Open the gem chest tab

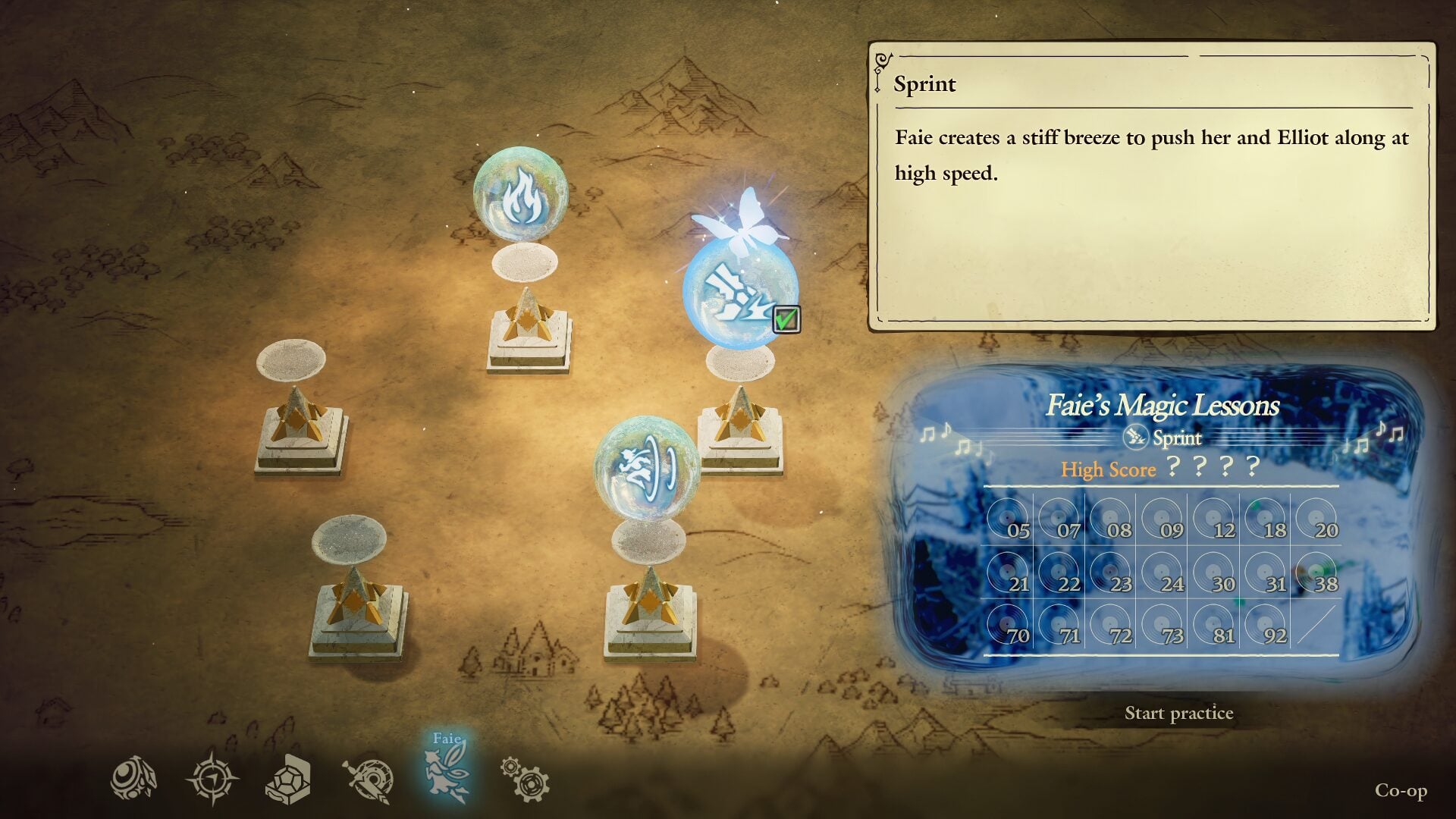point(288,779)
